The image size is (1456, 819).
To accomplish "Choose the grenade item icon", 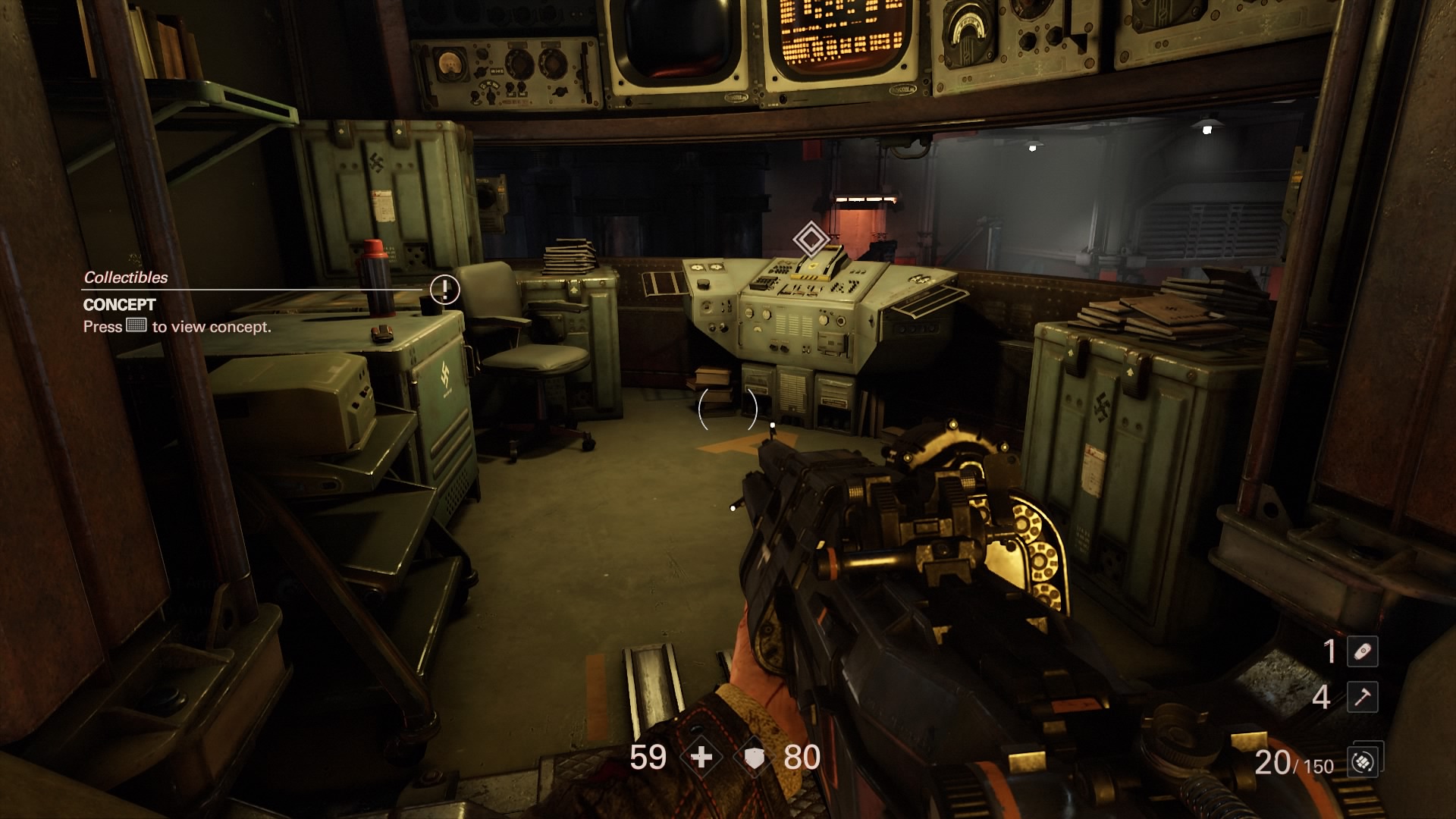I will [x=1362, y=651].
